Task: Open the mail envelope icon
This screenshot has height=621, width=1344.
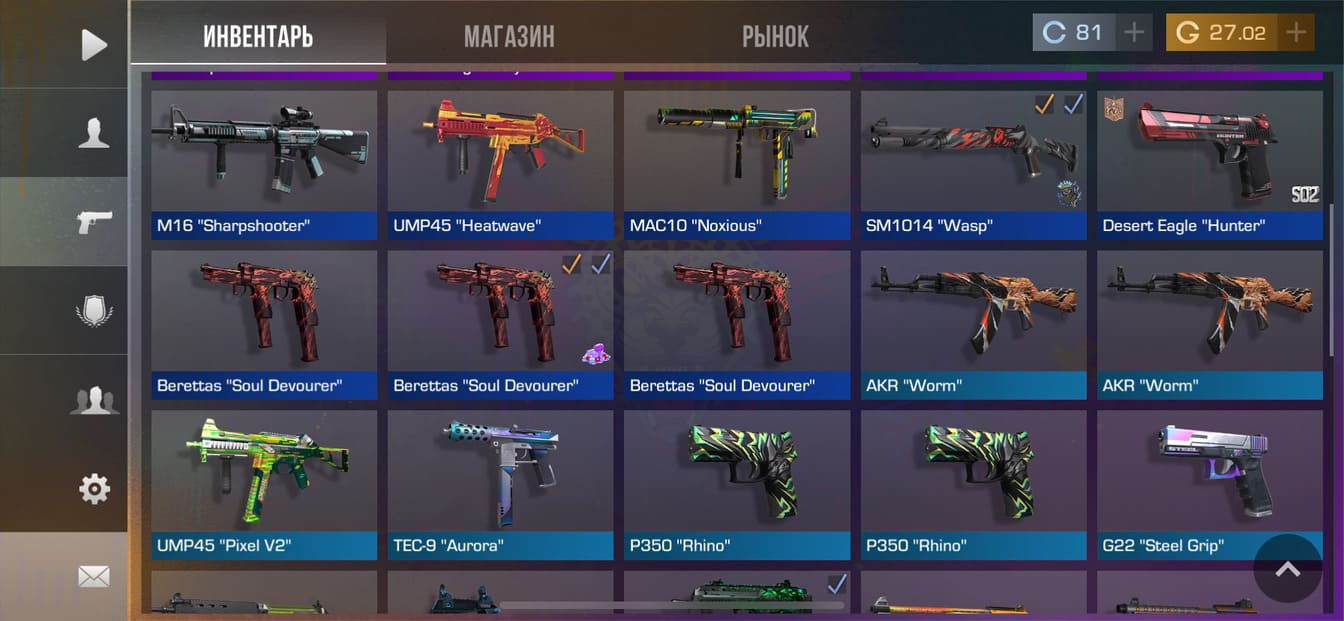Action: (x=93, y=577)
